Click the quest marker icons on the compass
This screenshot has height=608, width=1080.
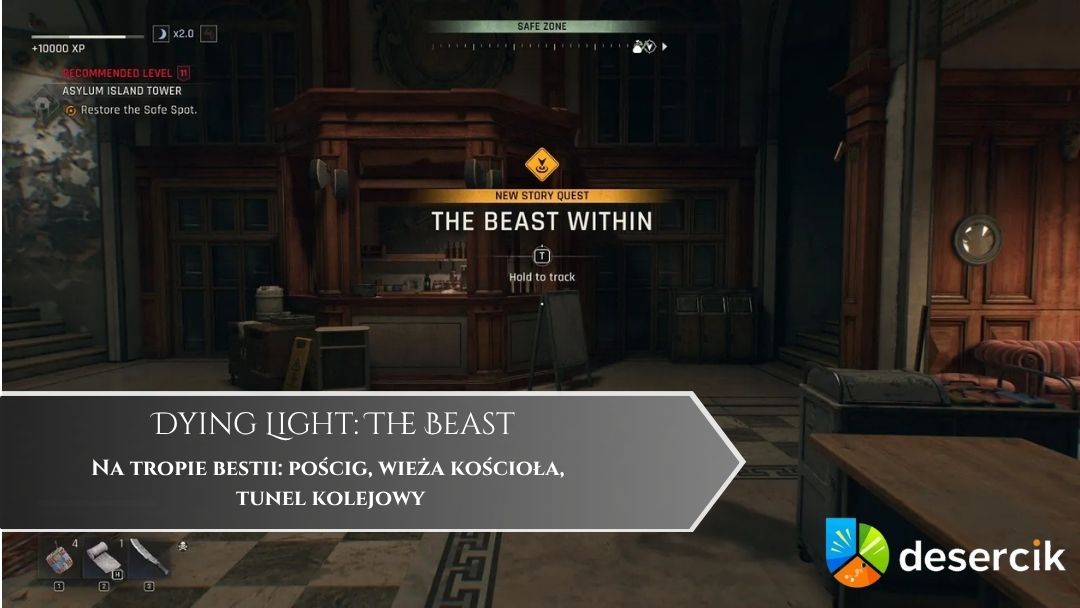644,46
